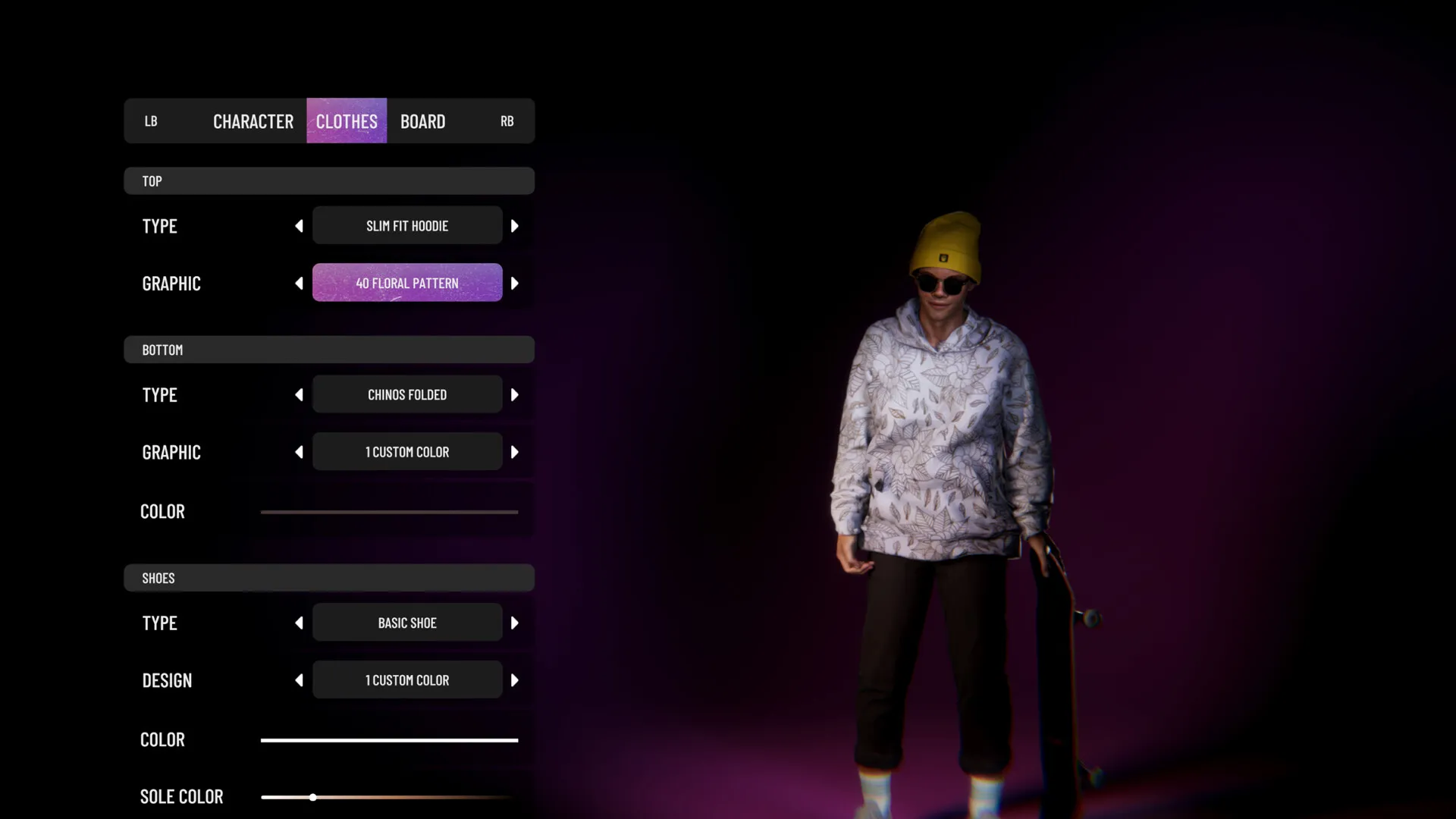Cycle top type to next after Slim Fit Hoodie

point(515,226)
